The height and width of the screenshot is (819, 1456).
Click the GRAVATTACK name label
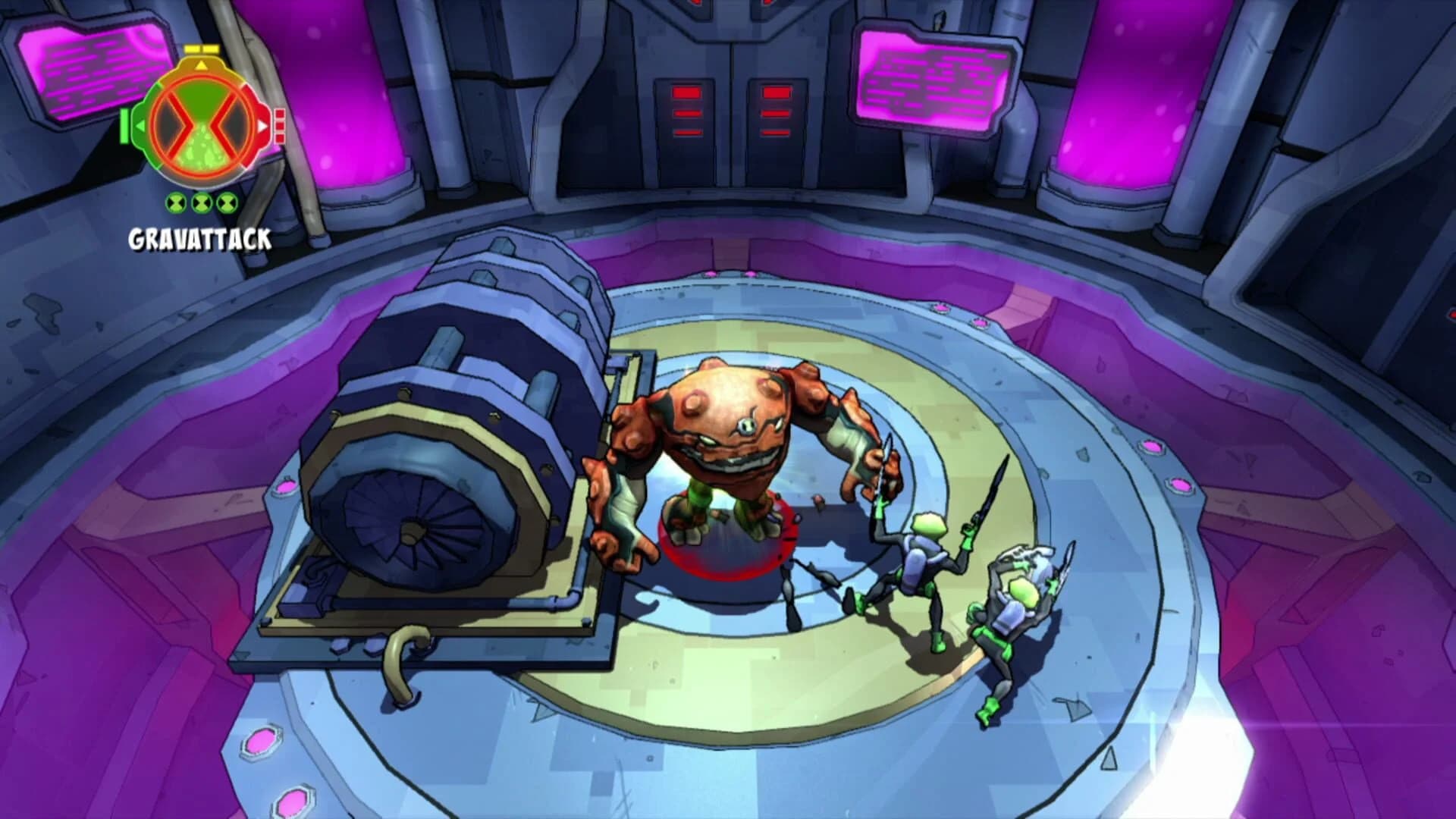click(200, 237)
